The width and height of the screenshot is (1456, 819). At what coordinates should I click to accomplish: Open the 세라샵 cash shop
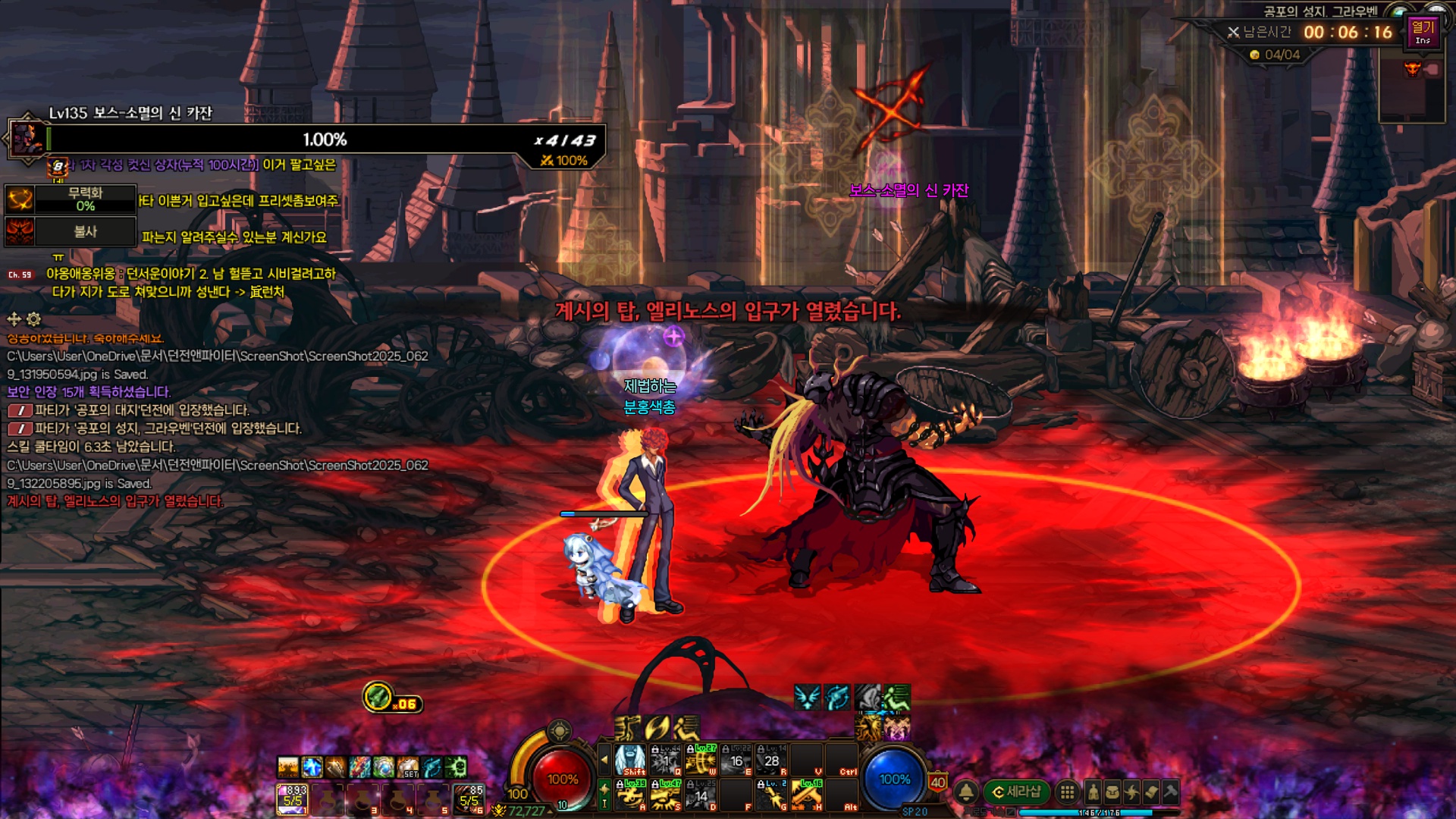[1016, 792]
